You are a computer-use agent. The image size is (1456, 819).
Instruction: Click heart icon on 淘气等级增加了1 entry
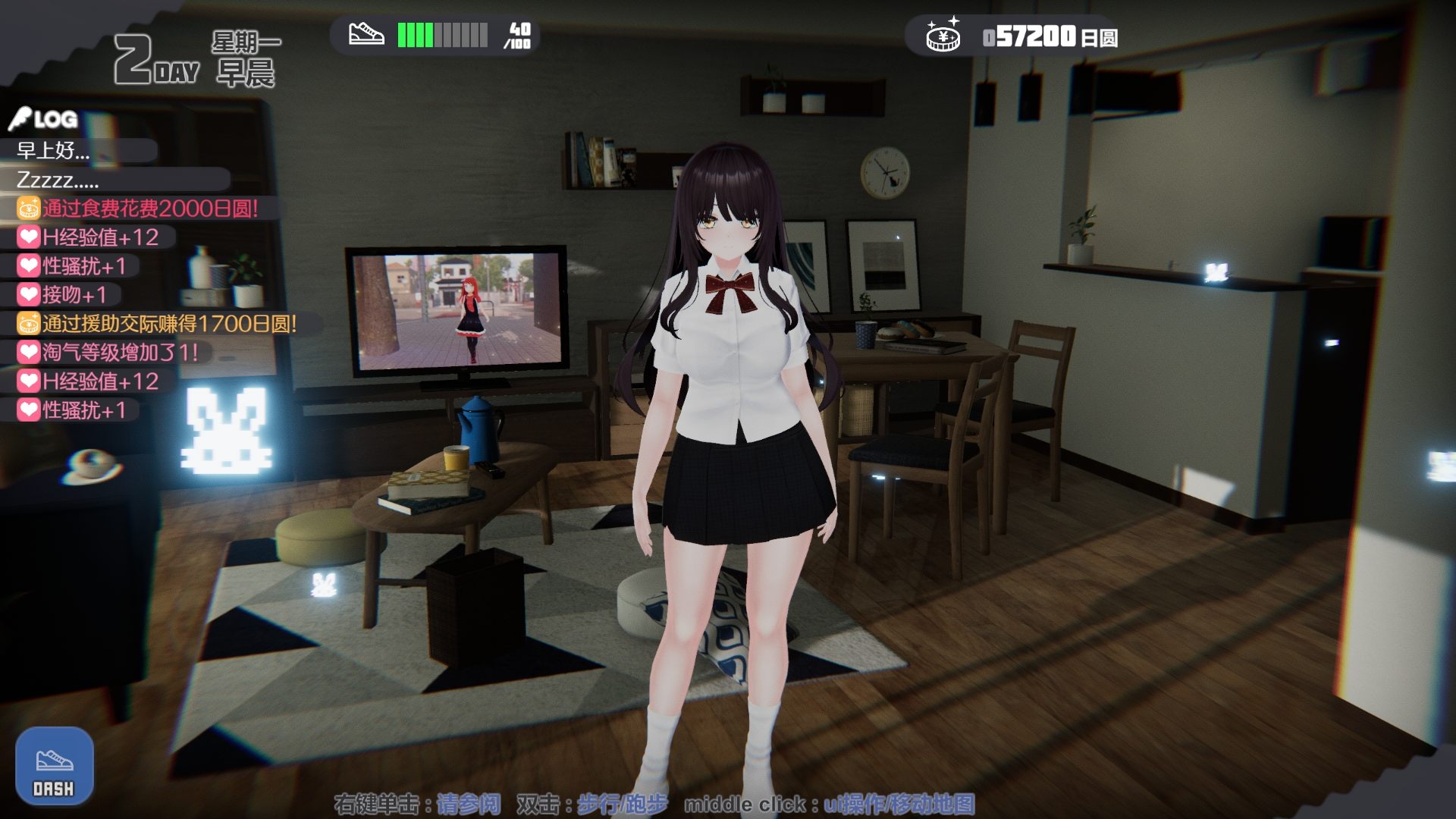coord(28,351)
